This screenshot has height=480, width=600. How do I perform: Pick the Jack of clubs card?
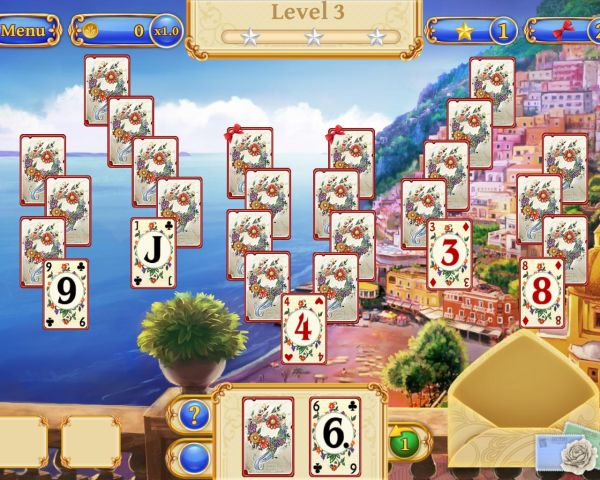pos(153,253)
